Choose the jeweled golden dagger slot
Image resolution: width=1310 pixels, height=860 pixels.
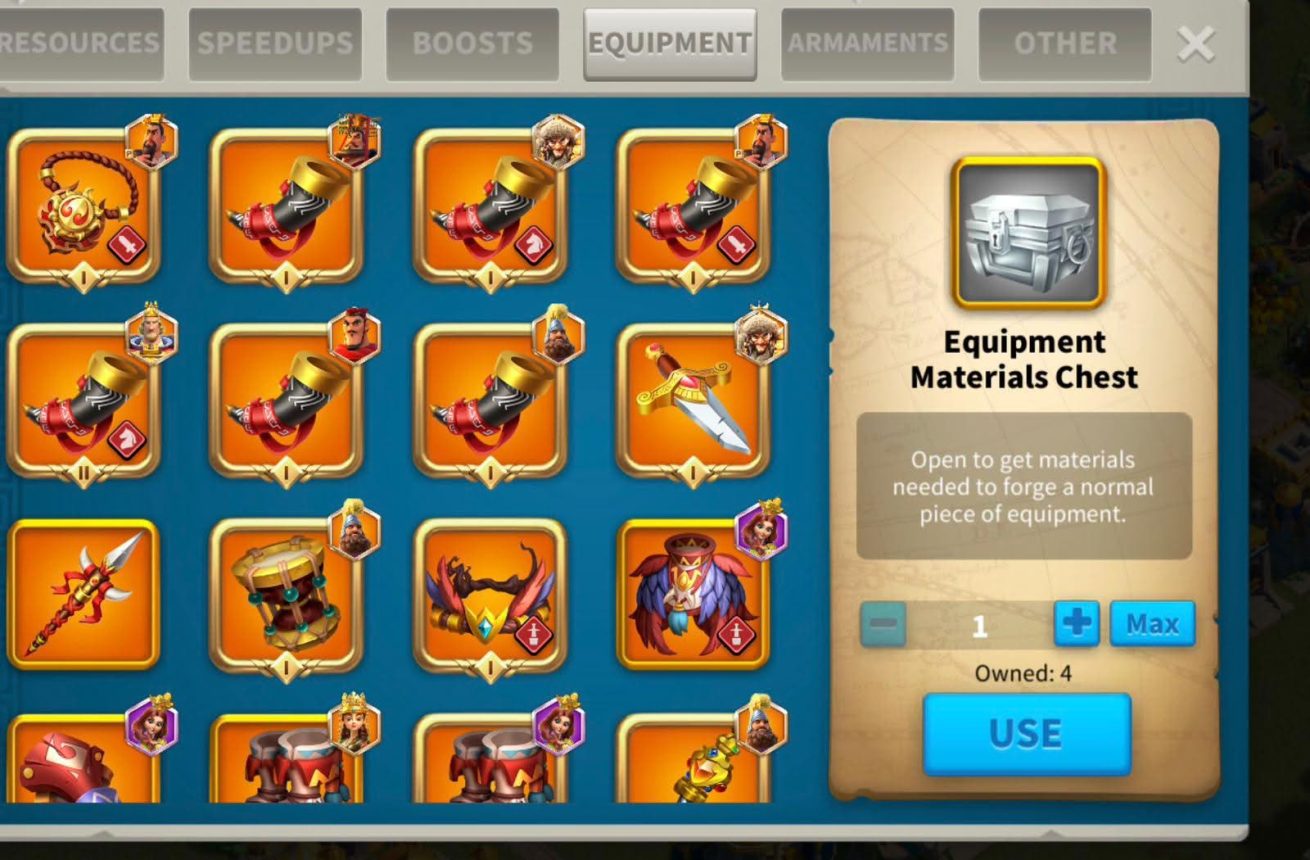(x=693, y=400)
